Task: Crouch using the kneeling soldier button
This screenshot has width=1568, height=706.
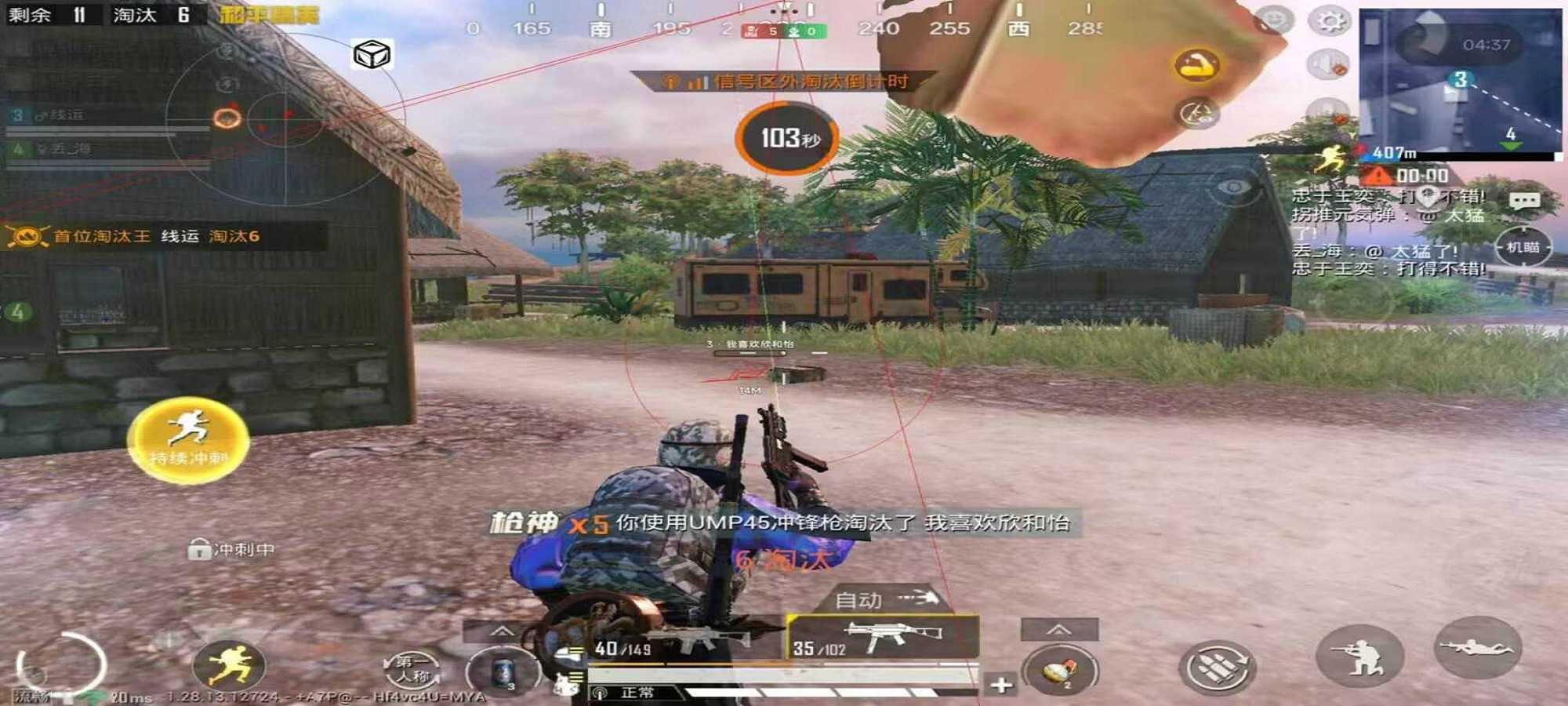Action: click(x=1359, y=656)
